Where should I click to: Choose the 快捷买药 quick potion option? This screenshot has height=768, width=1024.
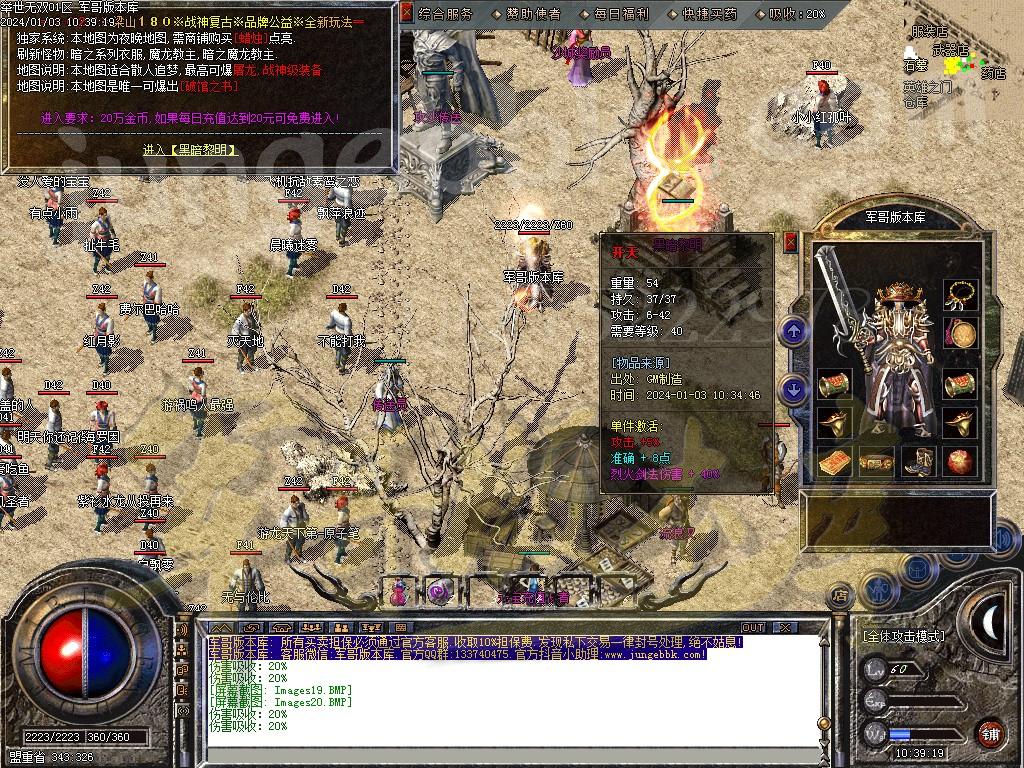710,14
